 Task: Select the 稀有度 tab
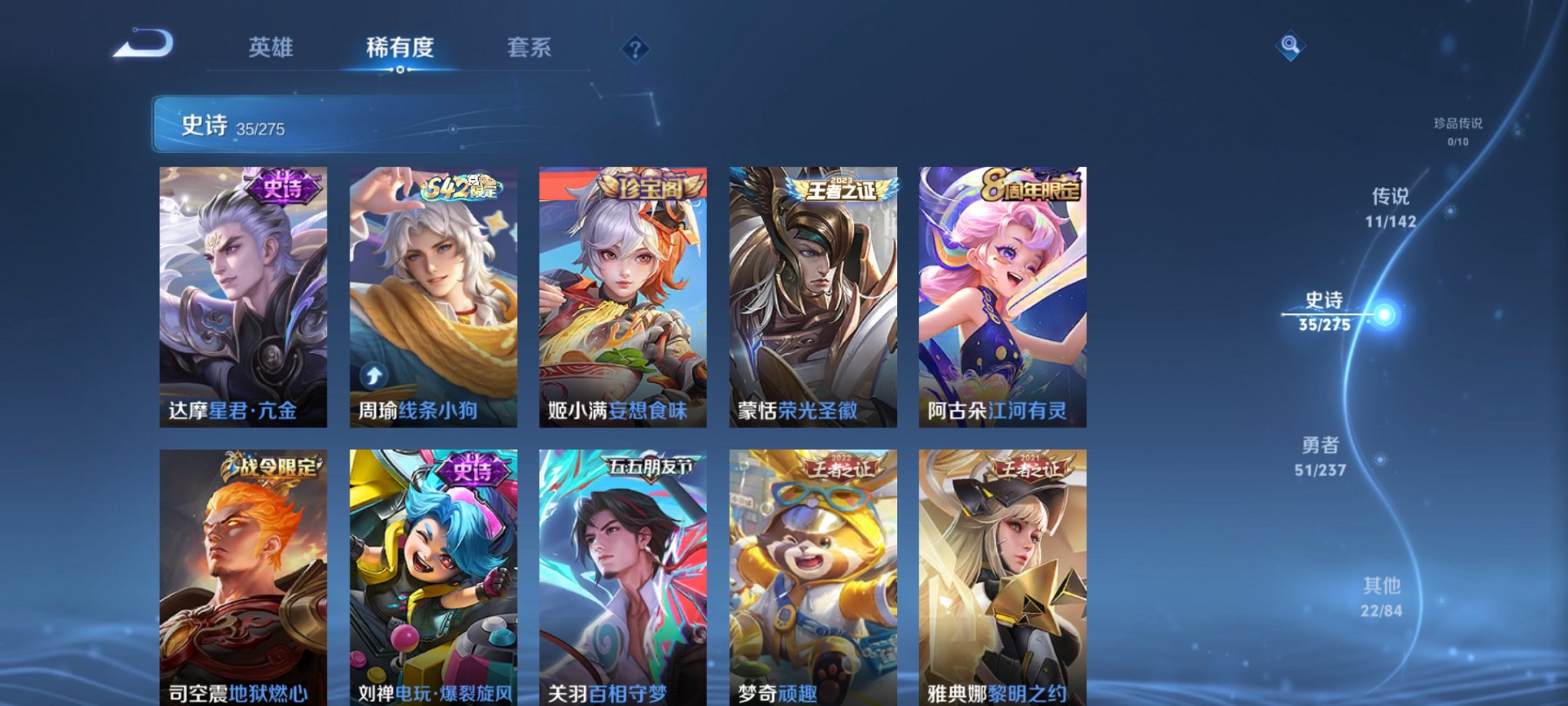(400, 48)
